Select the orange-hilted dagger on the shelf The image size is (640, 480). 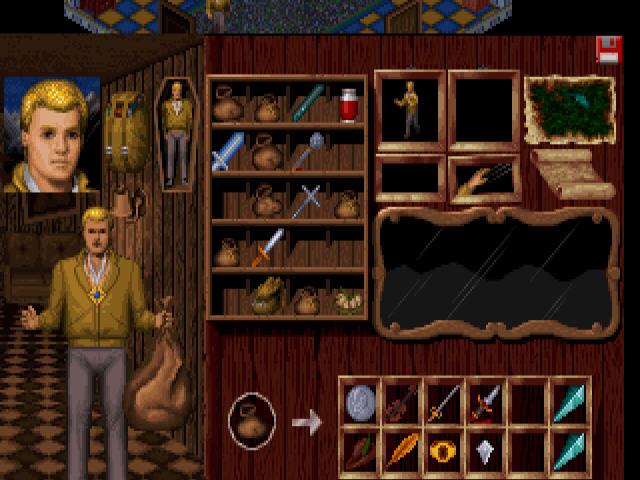pyautogui.click(x=268, y=246)
